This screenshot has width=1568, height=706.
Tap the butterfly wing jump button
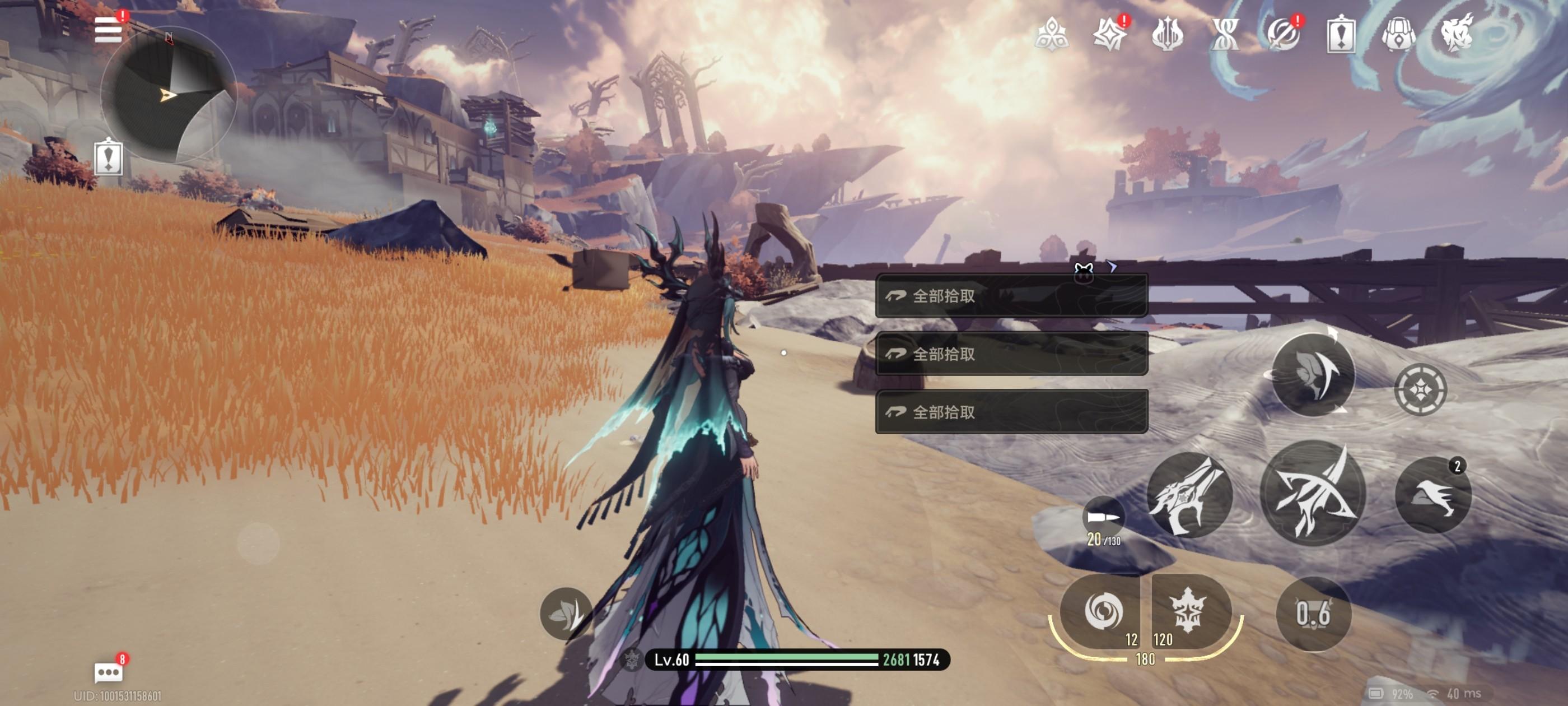click(x=1313, y=374)
